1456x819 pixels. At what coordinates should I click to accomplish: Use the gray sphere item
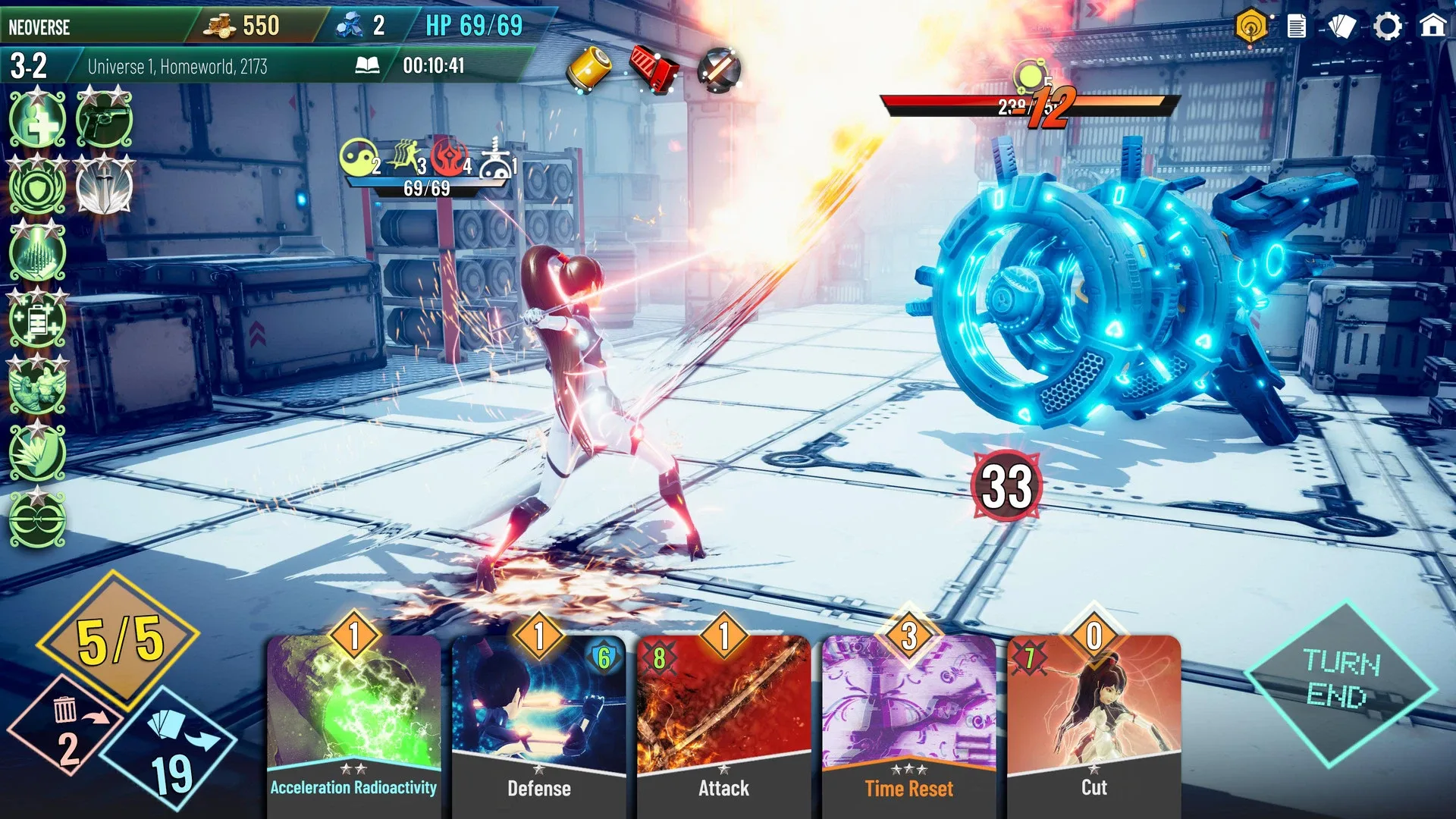[x=718, y=70]
